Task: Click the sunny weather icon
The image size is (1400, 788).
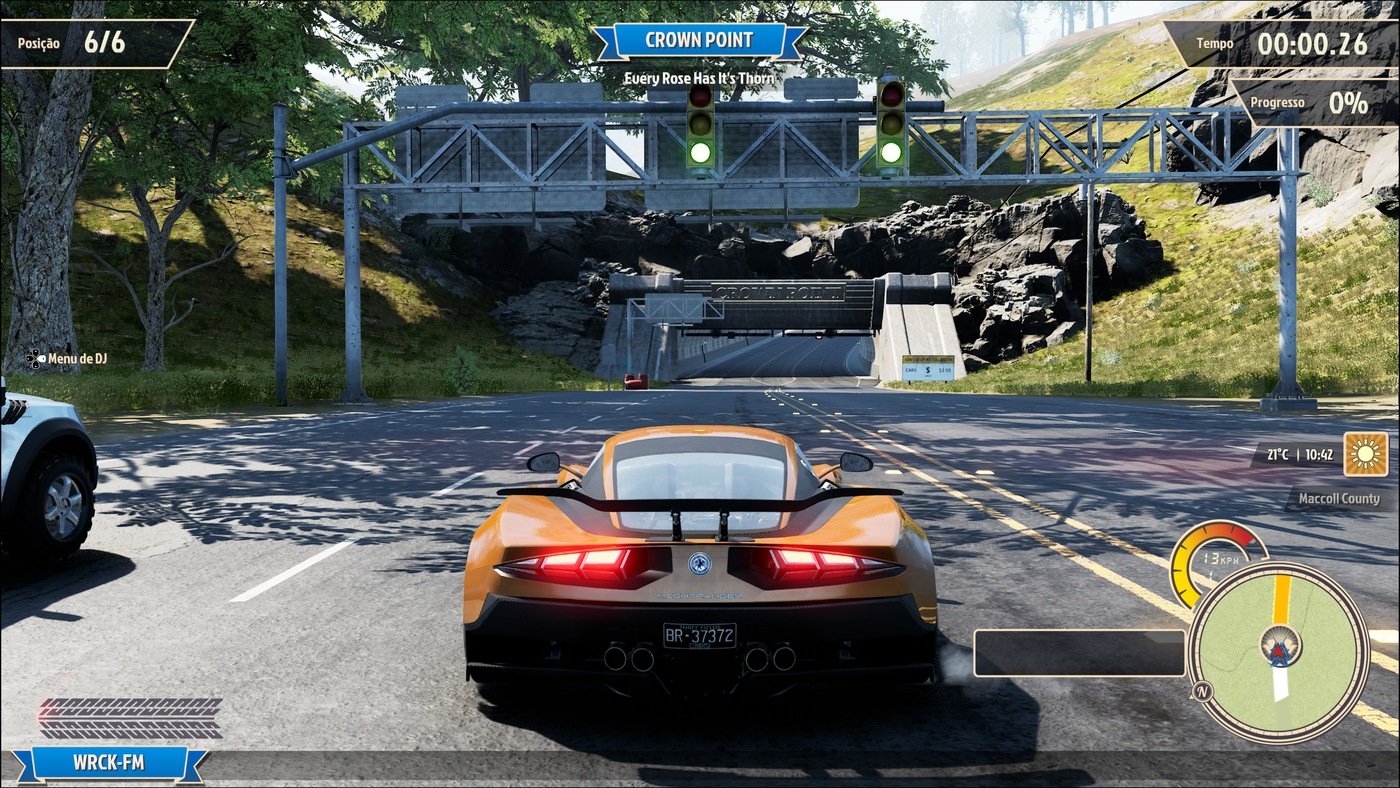Action: point(1365,454)
